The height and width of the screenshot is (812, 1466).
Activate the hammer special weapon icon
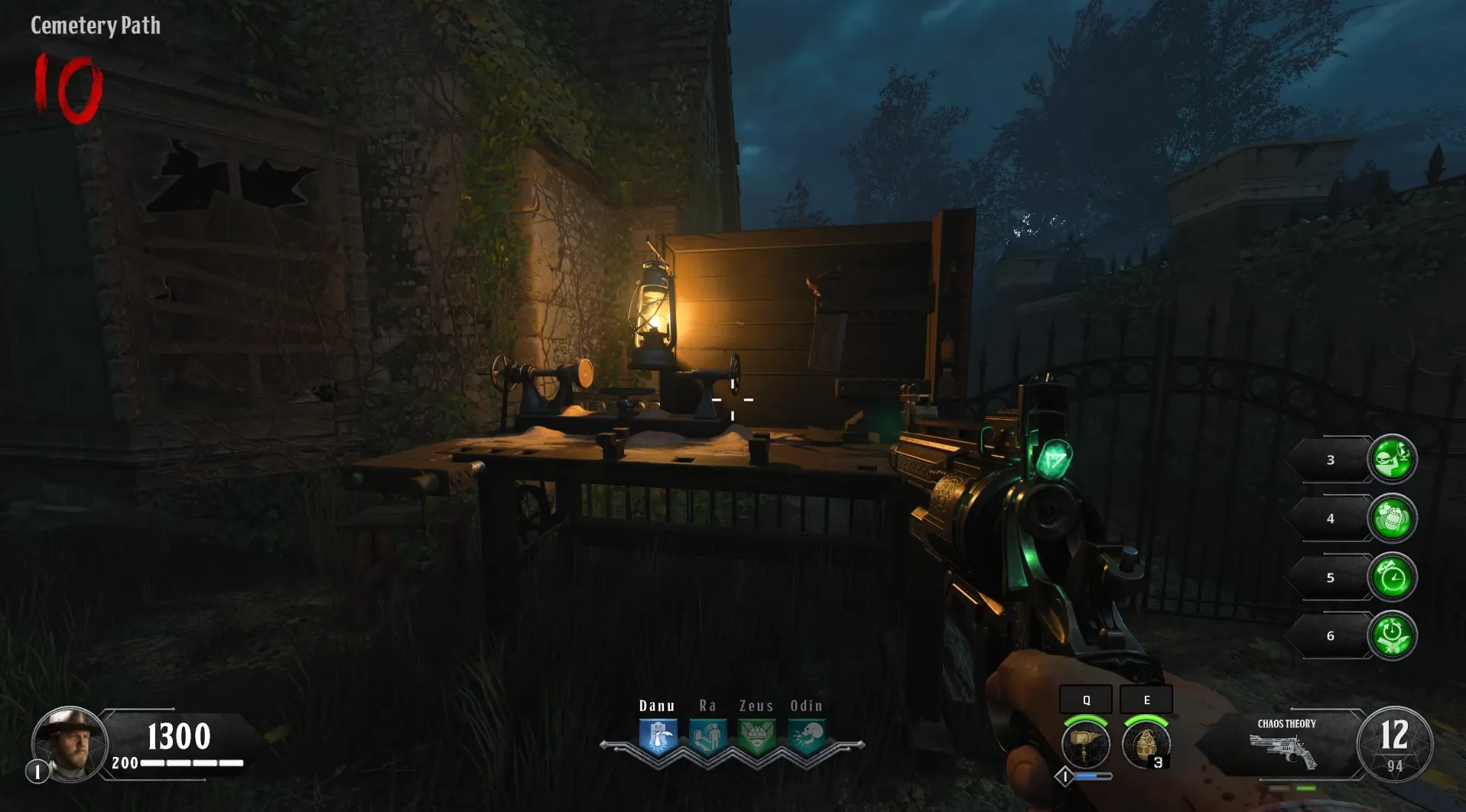point(1085,744)
